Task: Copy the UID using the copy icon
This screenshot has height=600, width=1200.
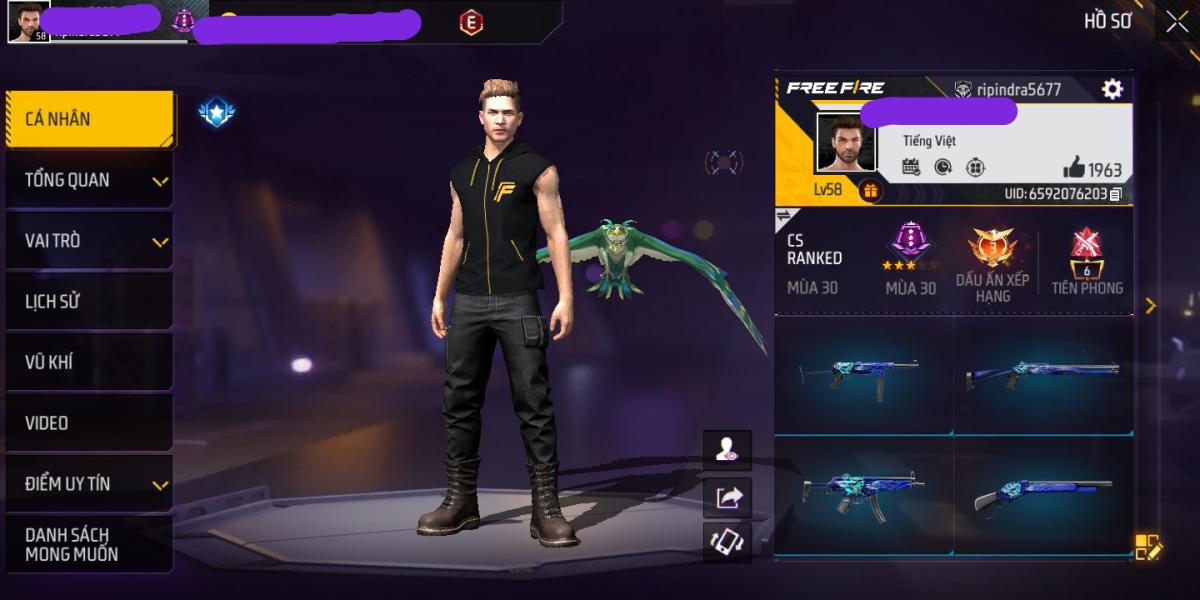Action: click(x=1116, y=193)
